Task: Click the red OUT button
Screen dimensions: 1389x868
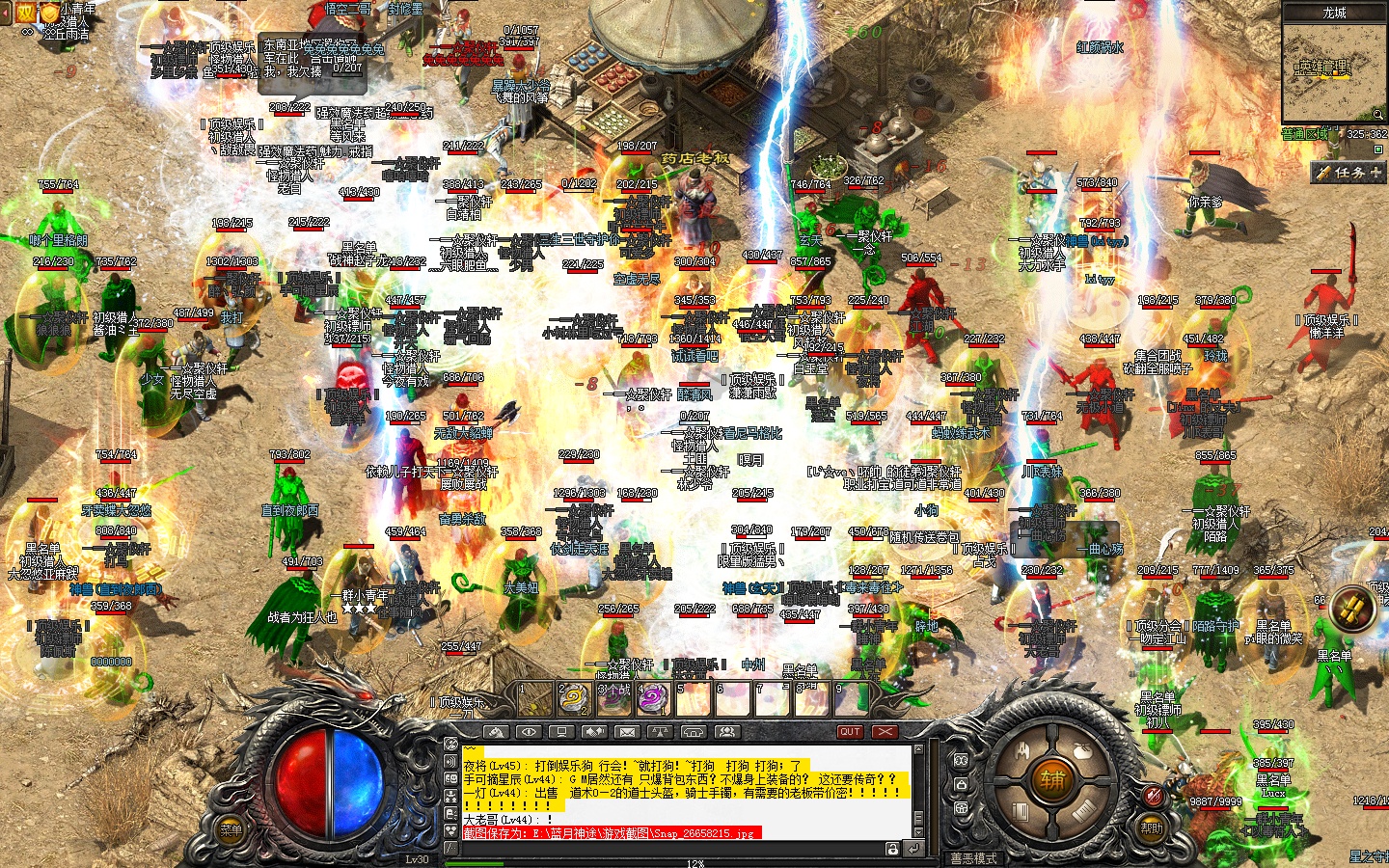Action: click(x=850, y=732)
